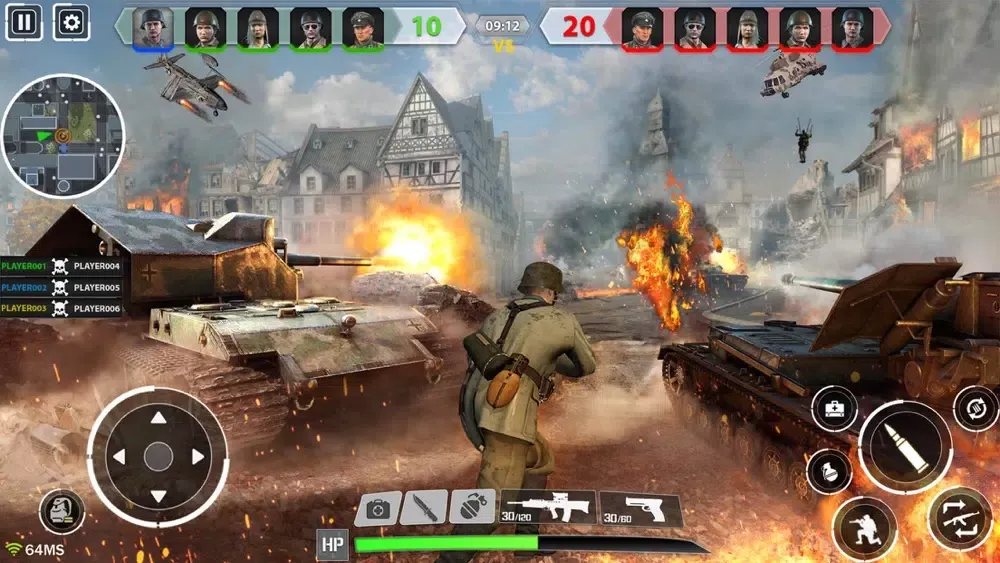
Task: Tap the joystick's down arrow
Action: [x=158, y=496]
